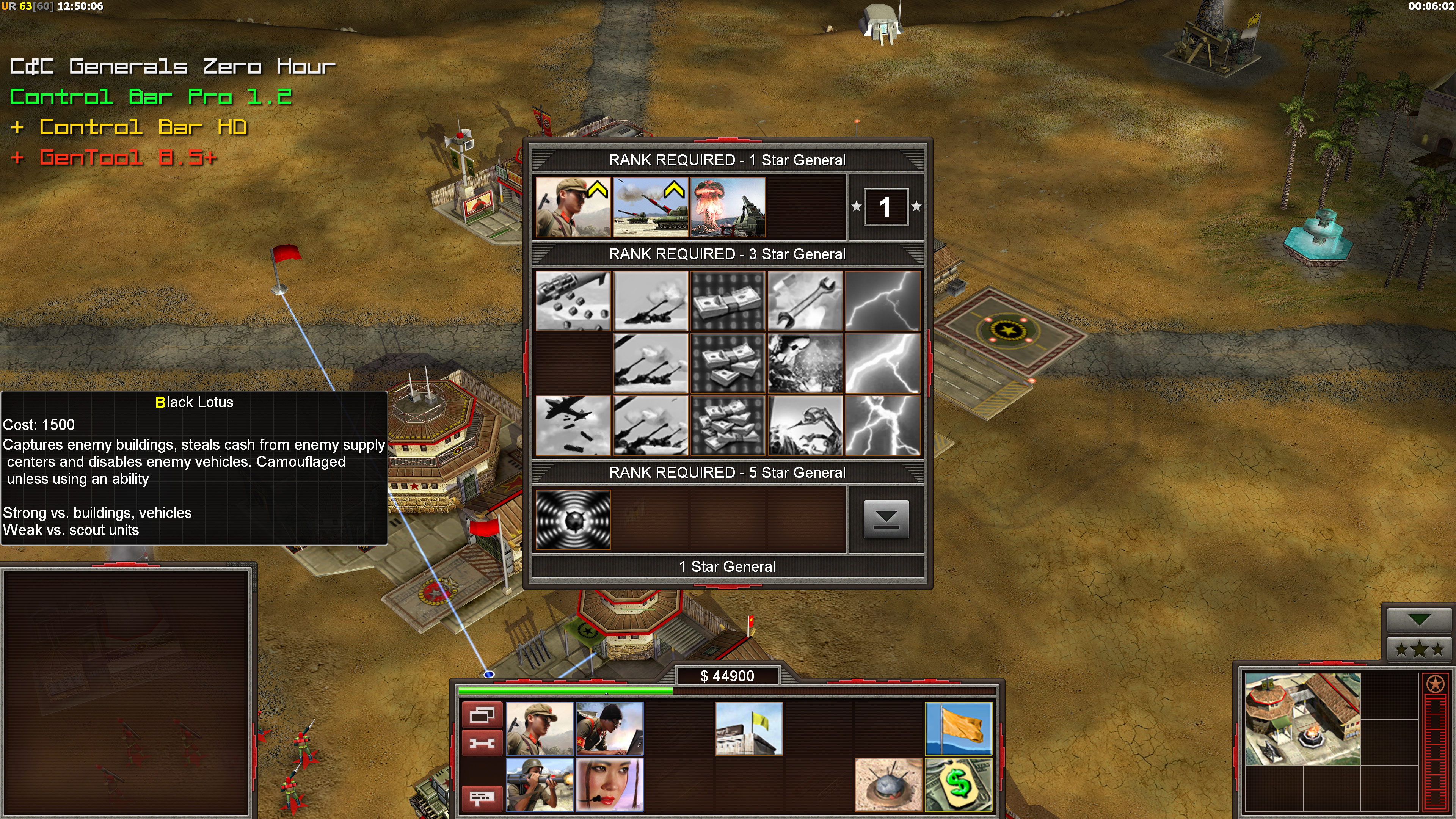This screenshot has width=1456, height=819.
Task: Sell the building using dollar icon
Action: pos(958,784)
